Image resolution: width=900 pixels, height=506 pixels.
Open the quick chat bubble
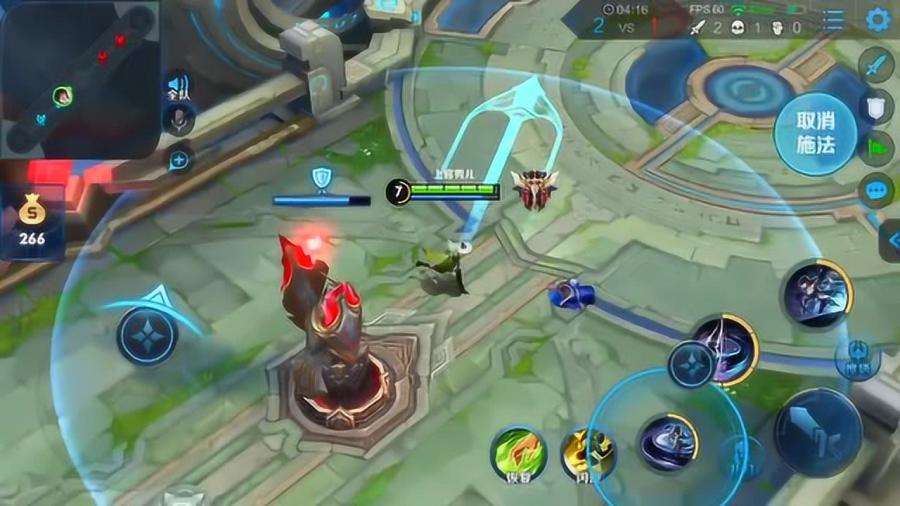pyautogui.click(x=876, y=190)
